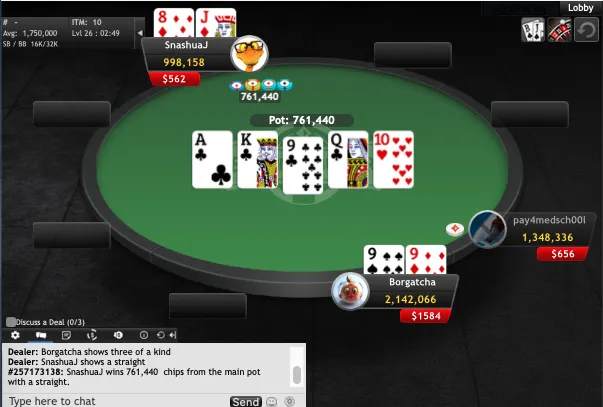Click SnashuaJ's $562 bounty badge
The image size is (603, 407).
pyautogui.click(x=170, y=78)
